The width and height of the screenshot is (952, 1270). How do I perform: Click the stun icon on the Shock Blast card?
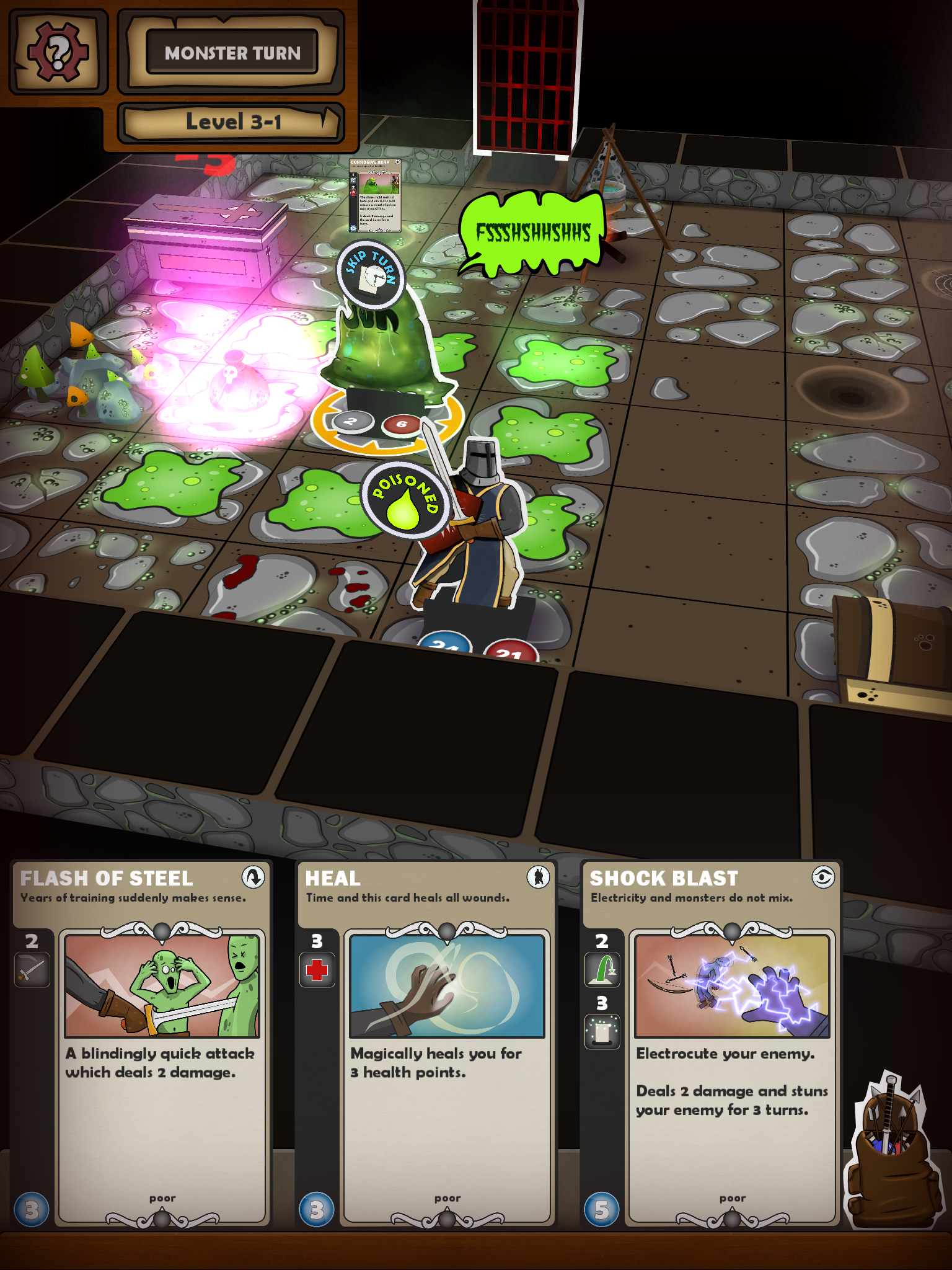(x=603, y=1029)
